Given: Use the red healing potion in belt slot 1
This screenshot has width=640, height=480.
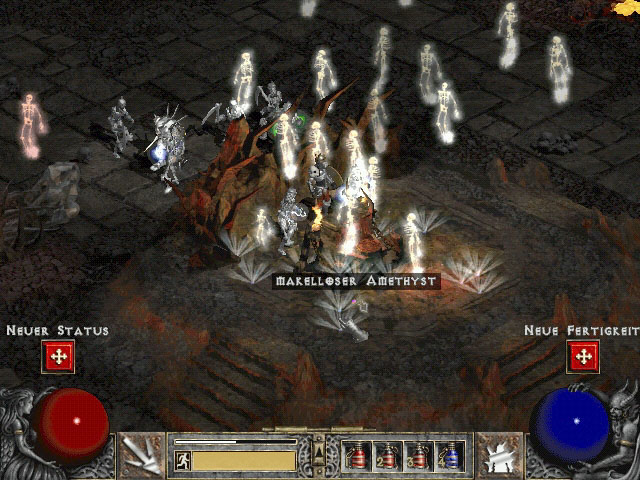Looking at the screenshot, I should [357, 456].
